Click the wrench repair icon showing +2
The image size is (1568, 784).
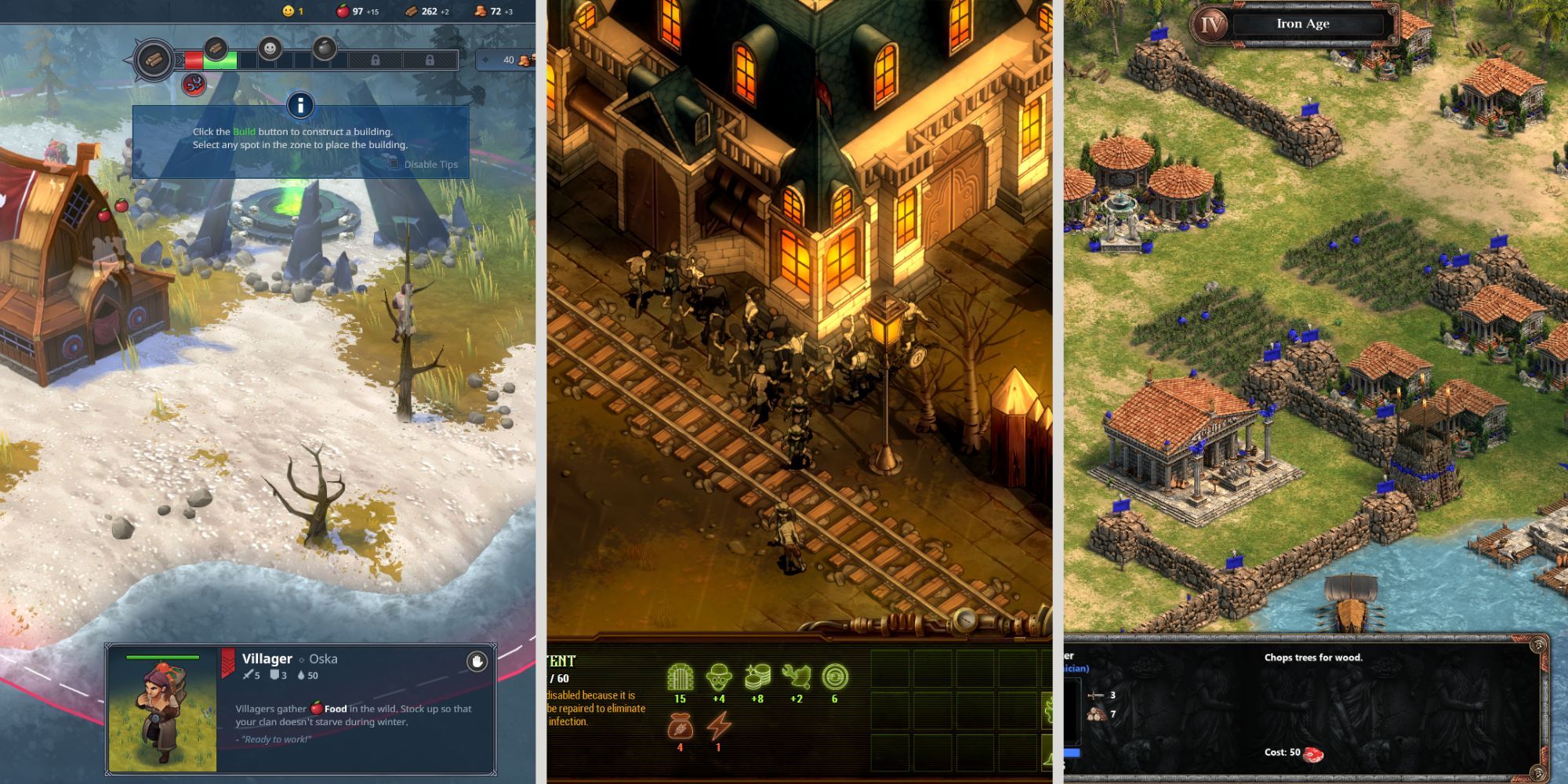click(x=796, y=675)
